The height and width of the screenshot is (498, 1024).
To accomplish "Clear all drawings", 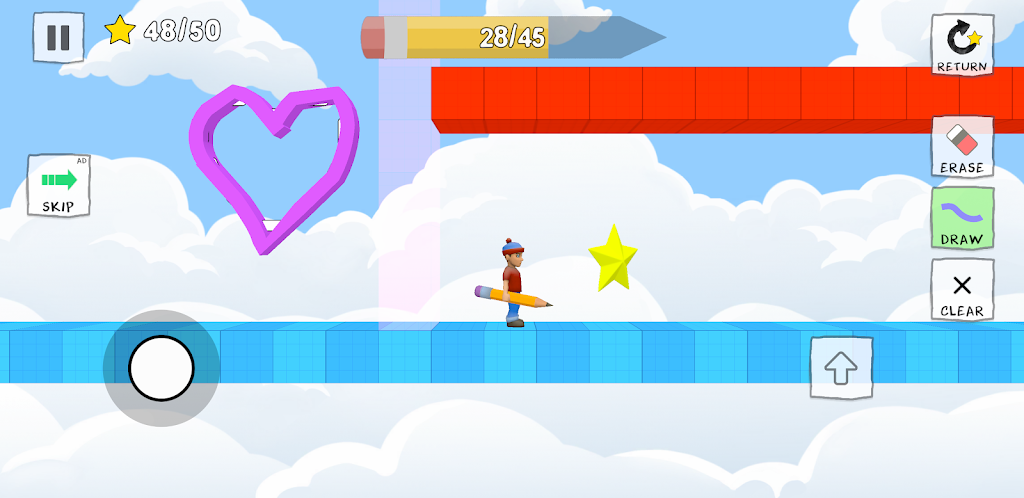I will point(962,290).
